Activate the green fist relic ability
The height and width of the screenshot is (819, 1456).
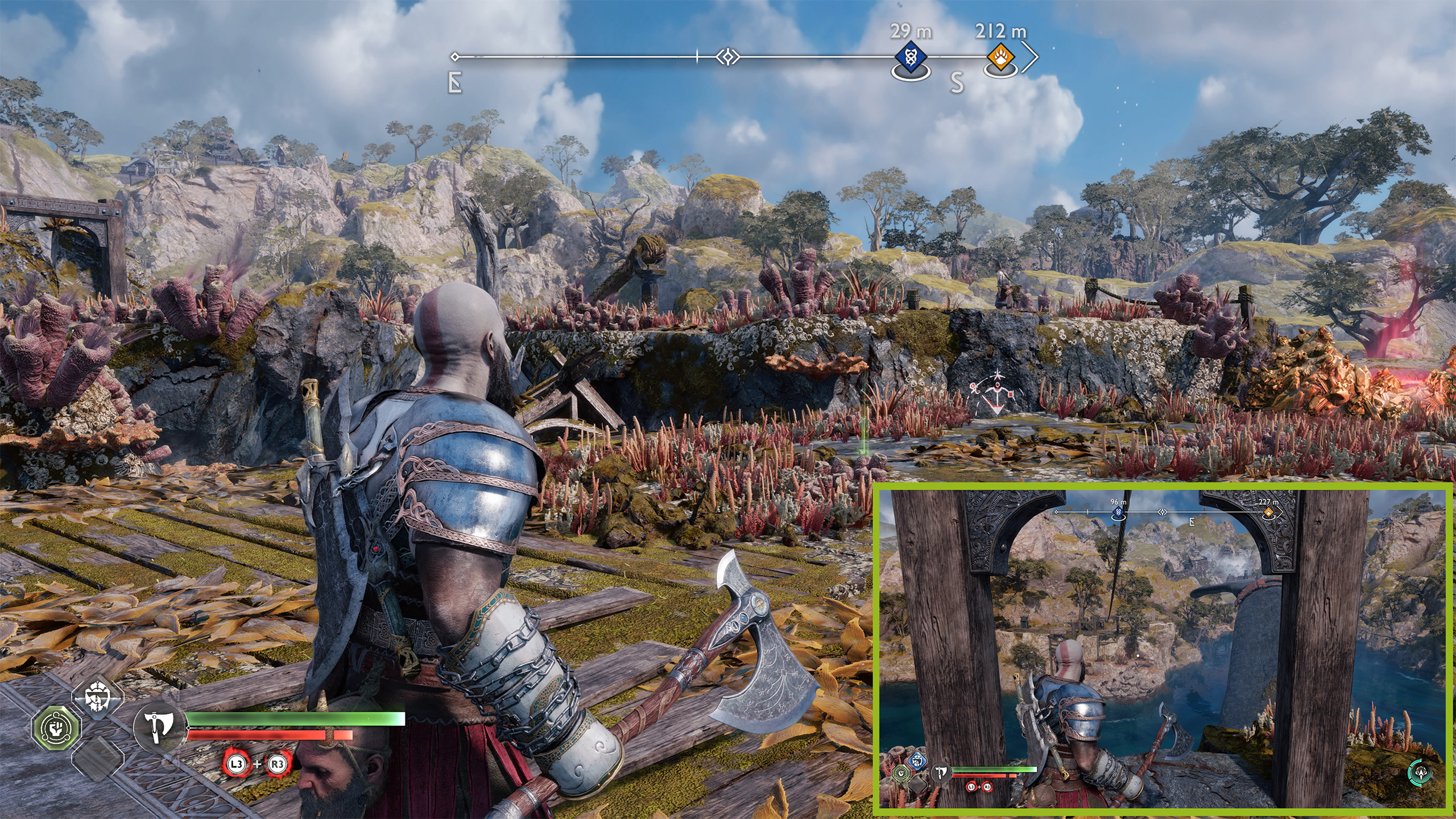tap(57, 727)
